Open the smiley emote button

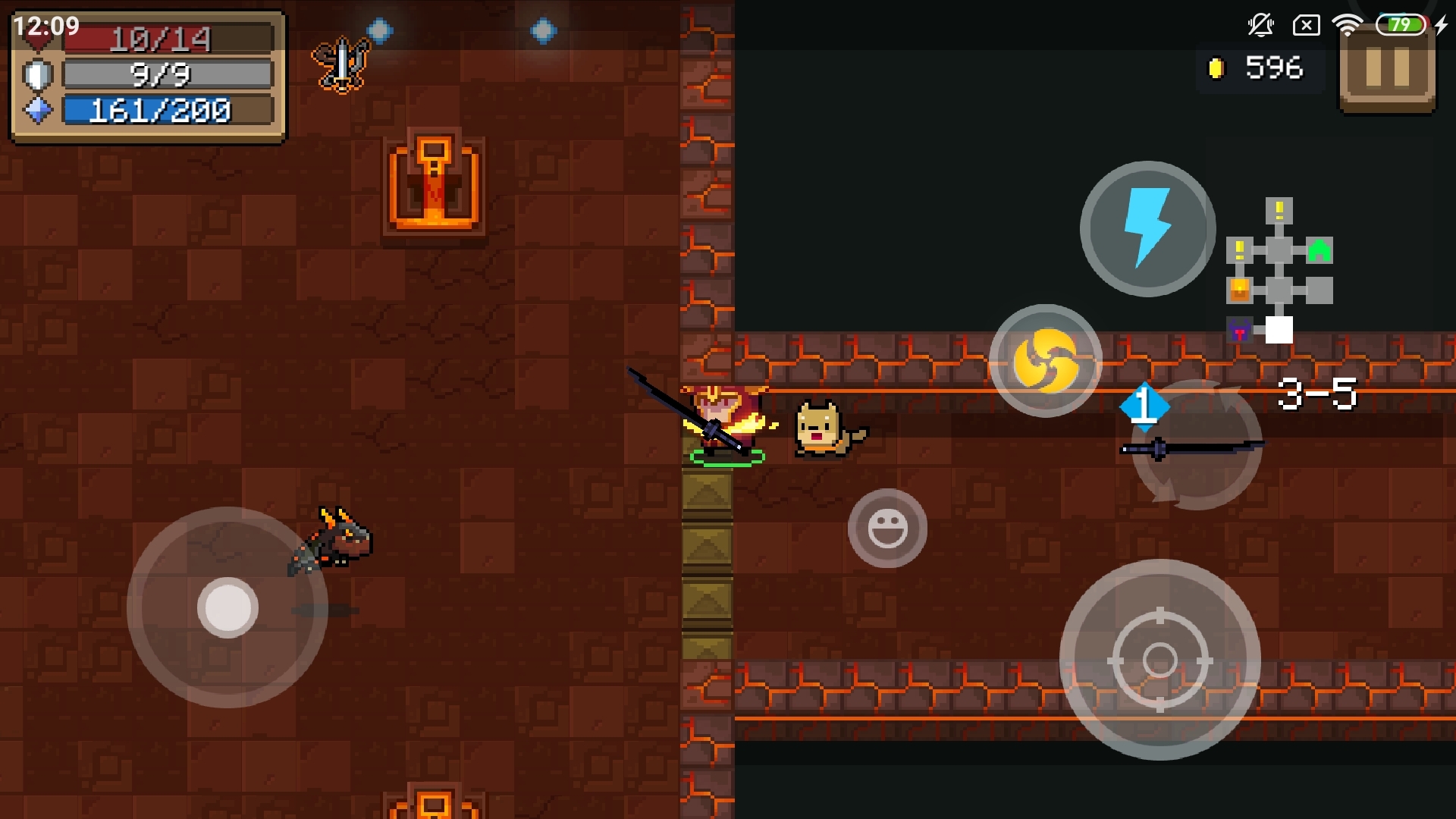(887, 528)
